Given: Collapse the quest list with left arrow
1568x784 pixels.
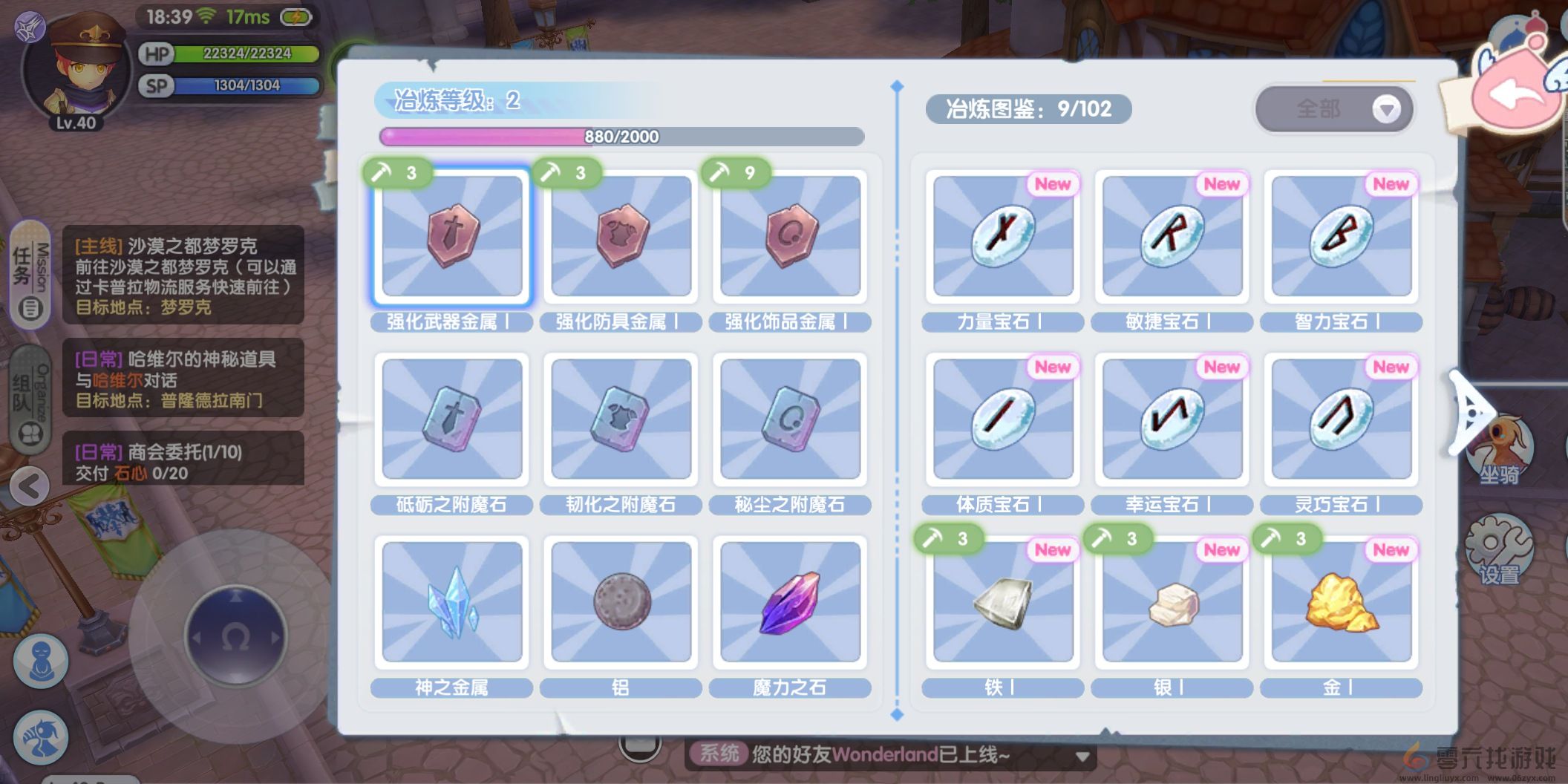Looking at the screenshot, I should [x=30, y=487].
